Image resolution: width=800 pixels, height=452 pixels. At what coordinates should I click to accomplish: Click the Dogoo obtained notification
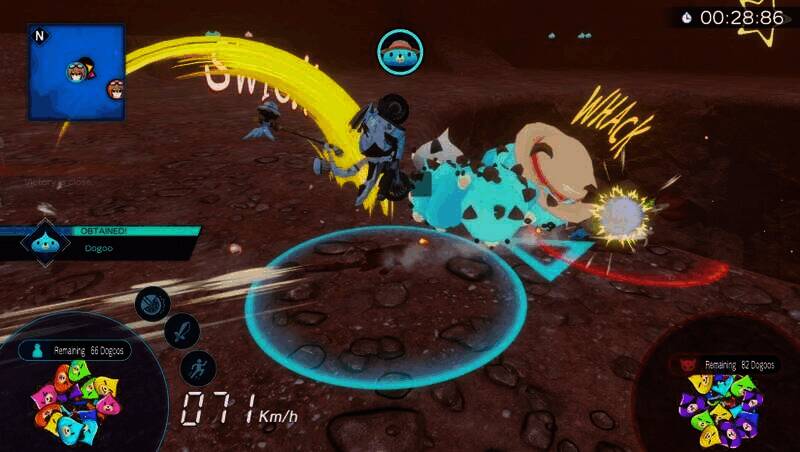100,243
